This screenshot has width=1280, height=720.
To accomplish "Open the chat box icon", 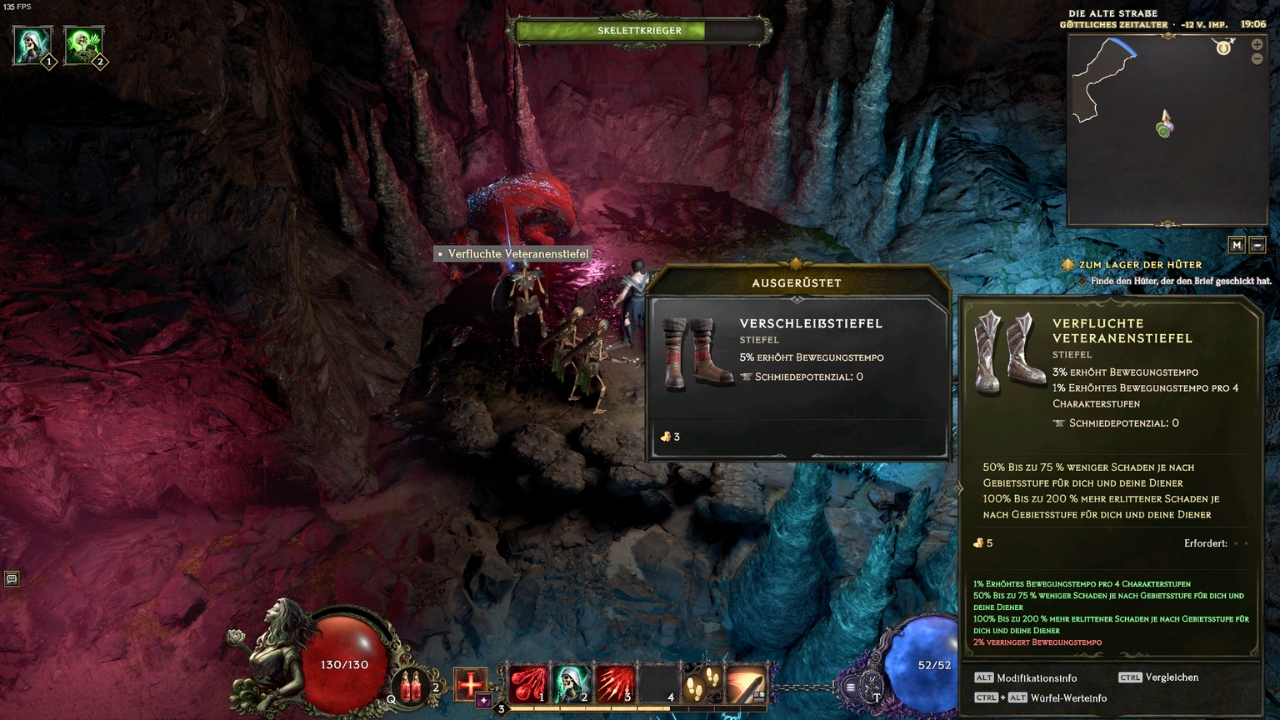I will (x=12, y=578).
